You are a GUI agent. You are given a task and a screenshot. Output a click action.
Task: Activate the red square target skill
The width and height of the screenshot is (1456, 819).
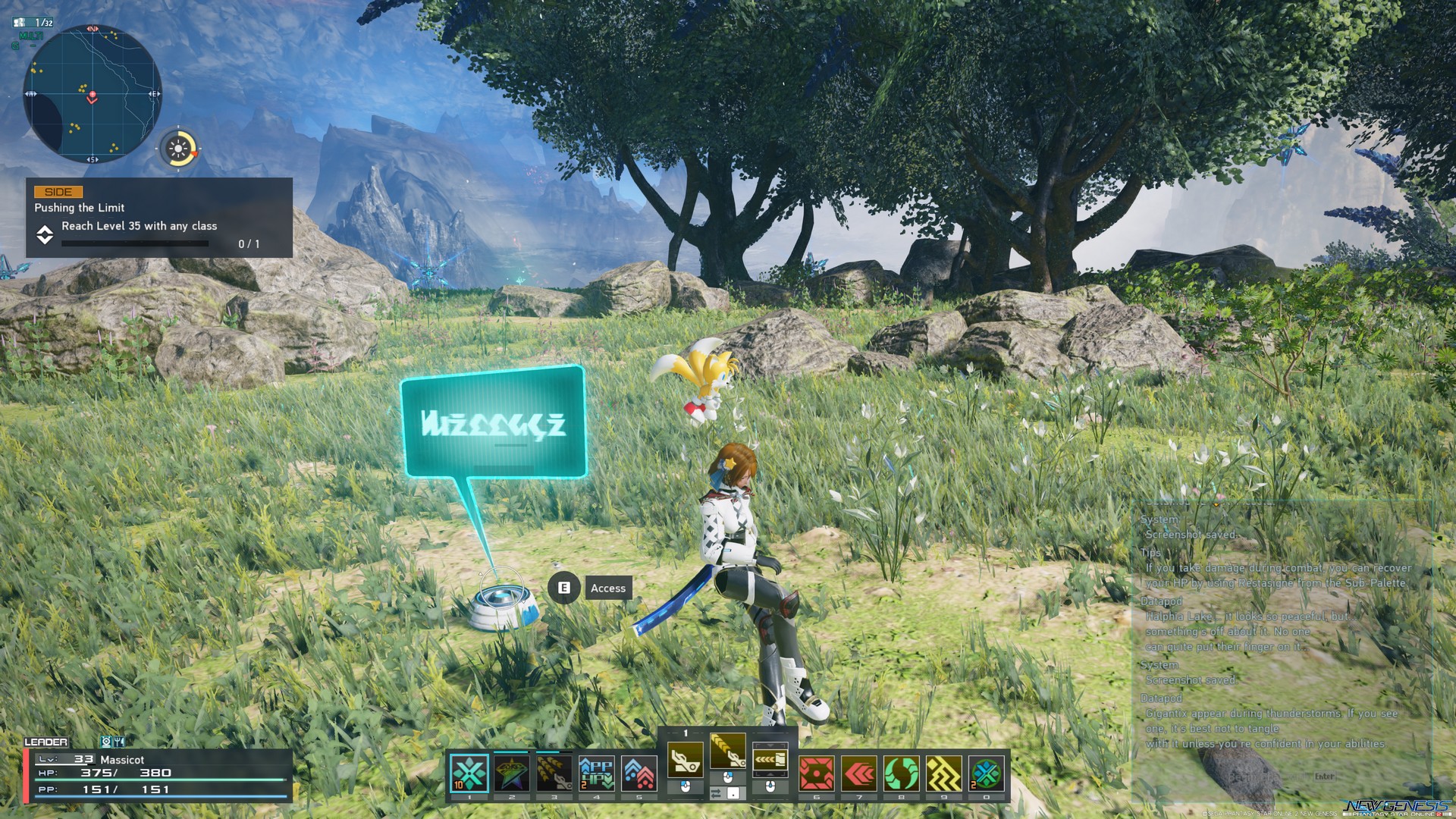click(817, 774)
